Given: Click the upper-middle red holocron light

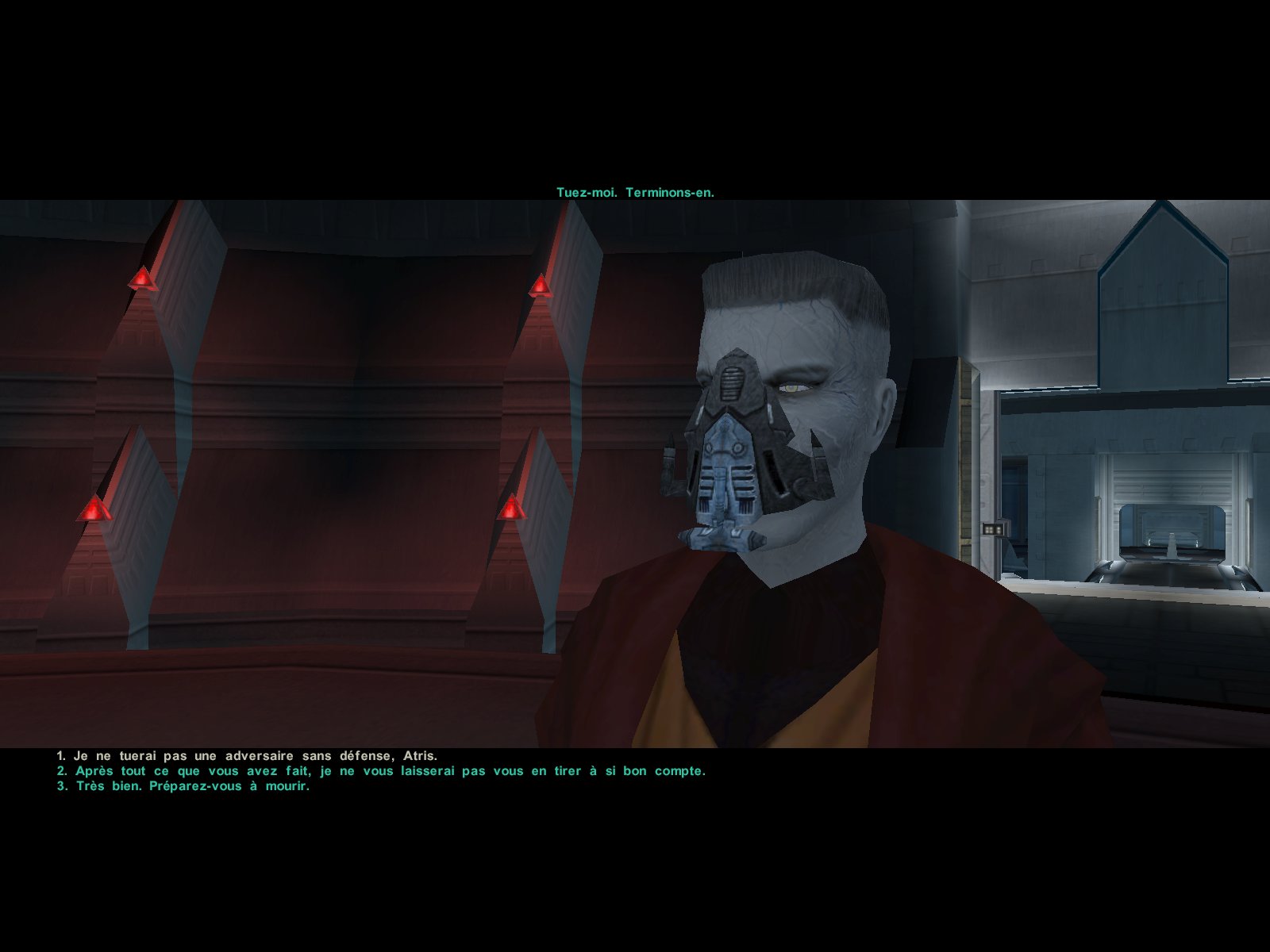Looking at the screenshot, I should [x=540, y=282].
